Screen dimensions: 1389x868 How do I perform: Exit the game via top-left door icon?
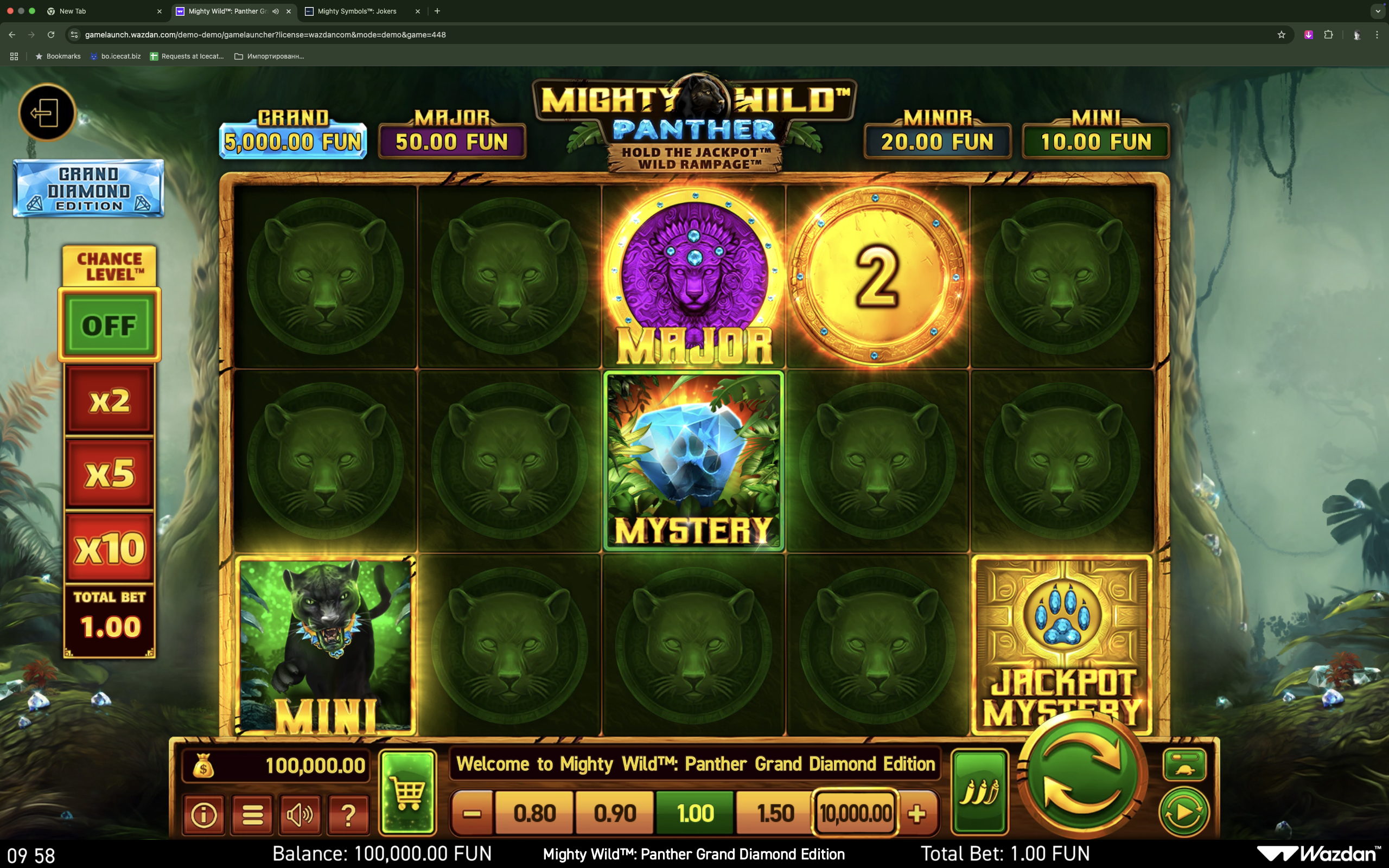click(x=48, y=113)
